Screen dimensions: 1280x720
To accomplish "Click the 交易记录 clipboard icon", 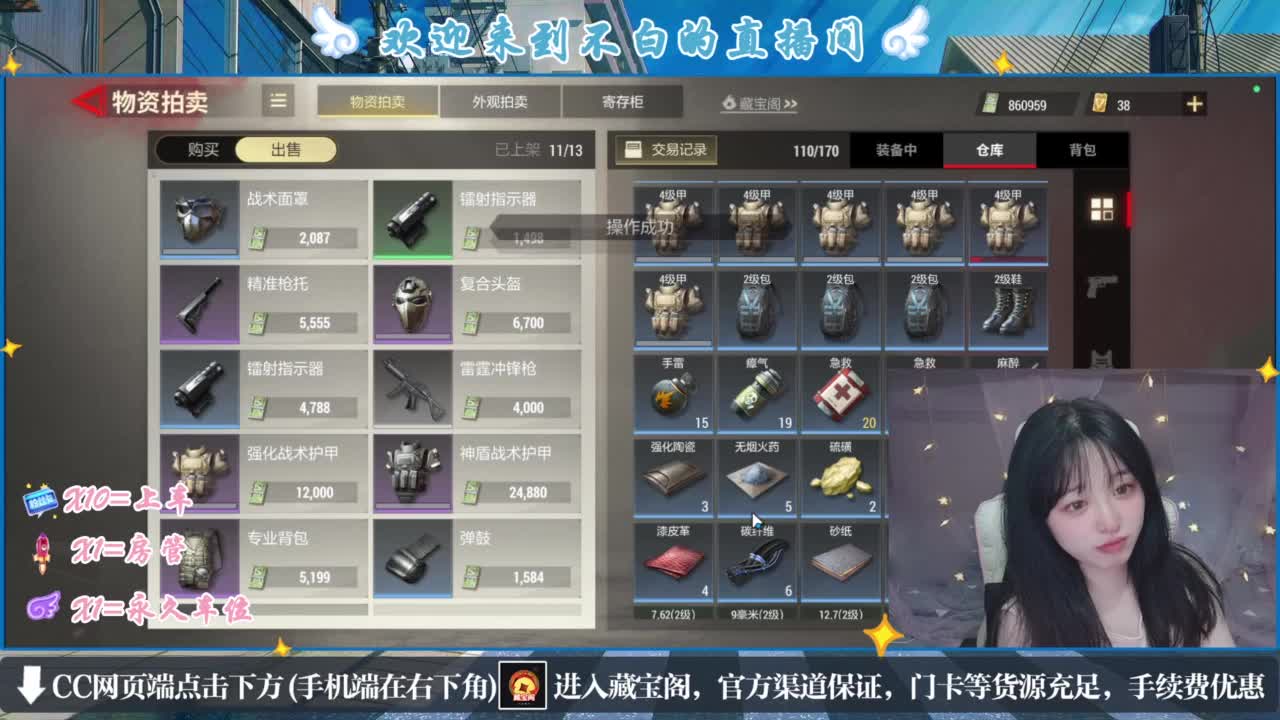I will click(634, 150).
